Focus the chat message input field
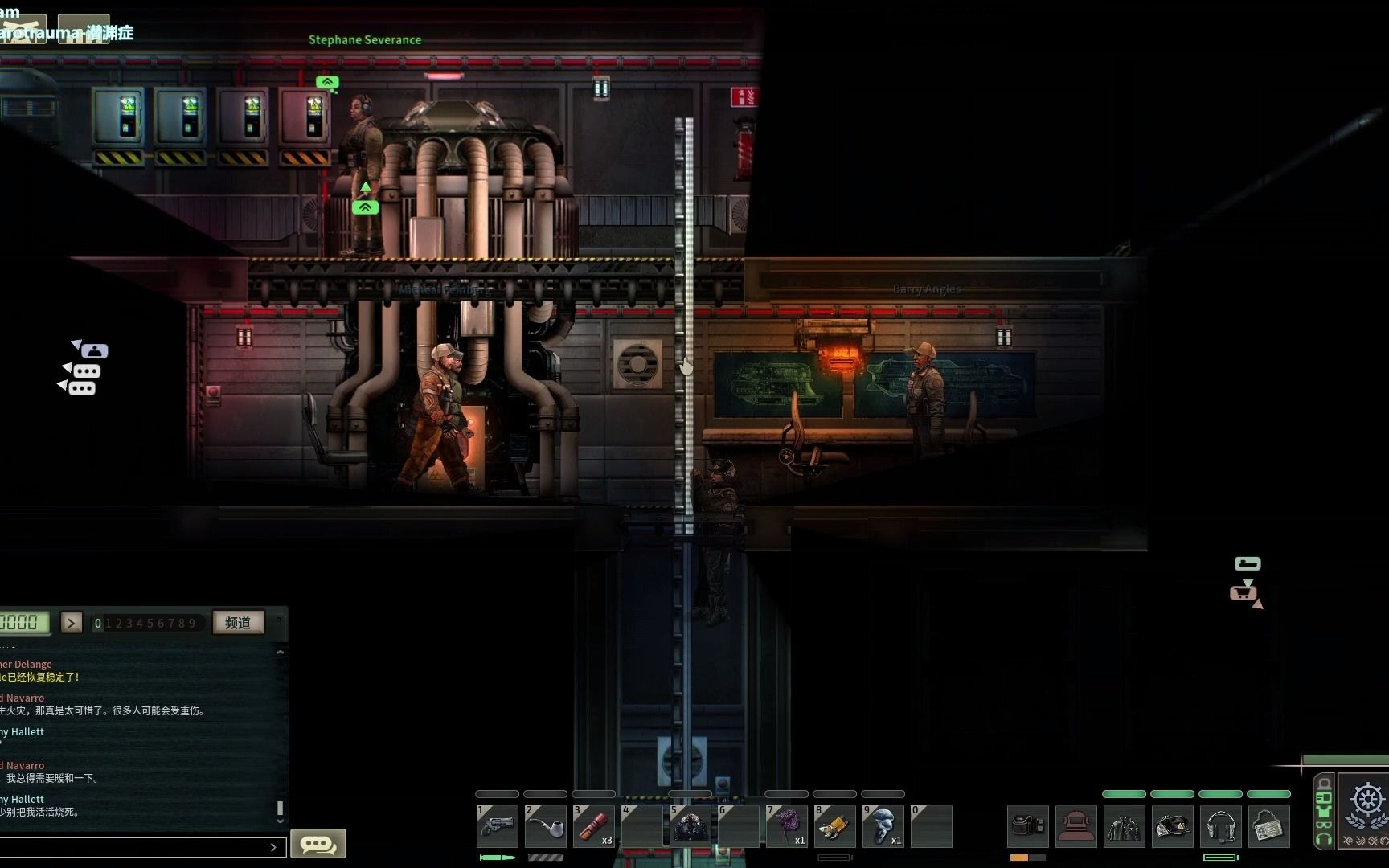This screenshot has width=1389, height=868. pos(137,847)
